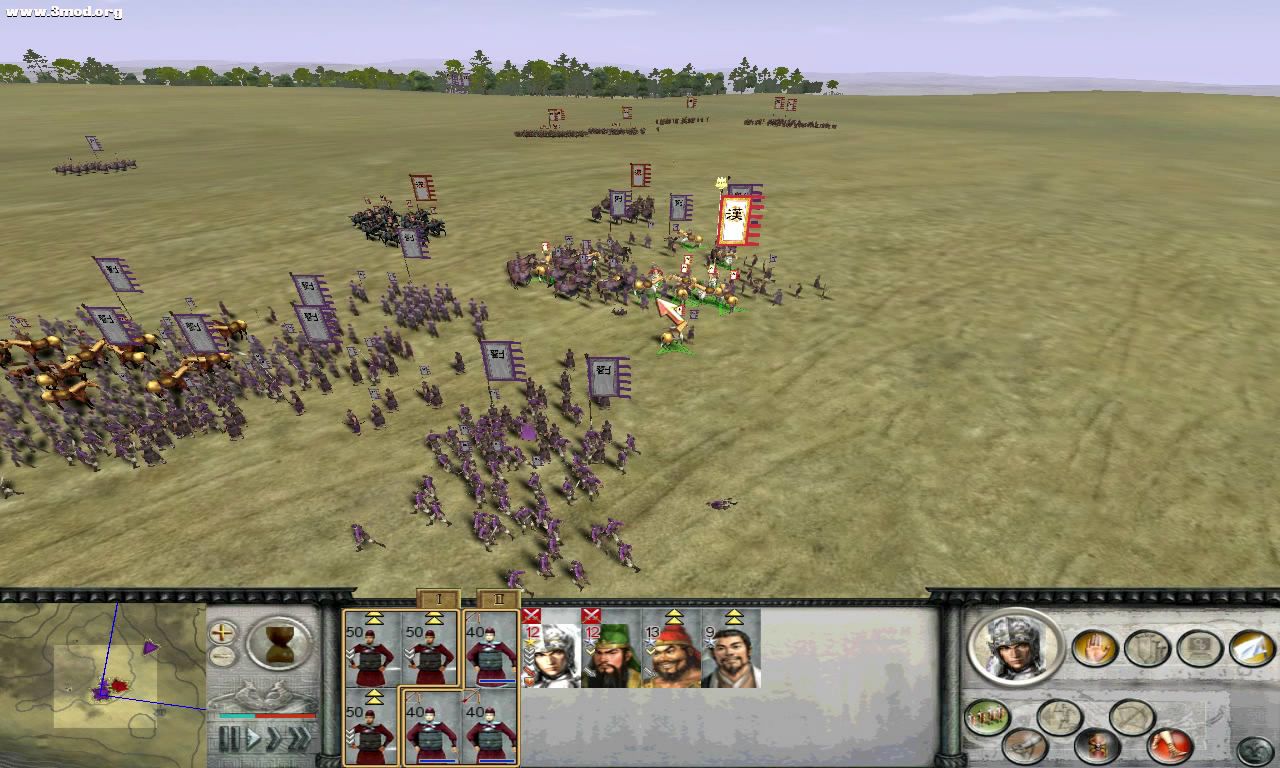Click the minimap zoom-out disc below the plus
This screenshot has width=1280, height=768.
[x=223, y=654]
